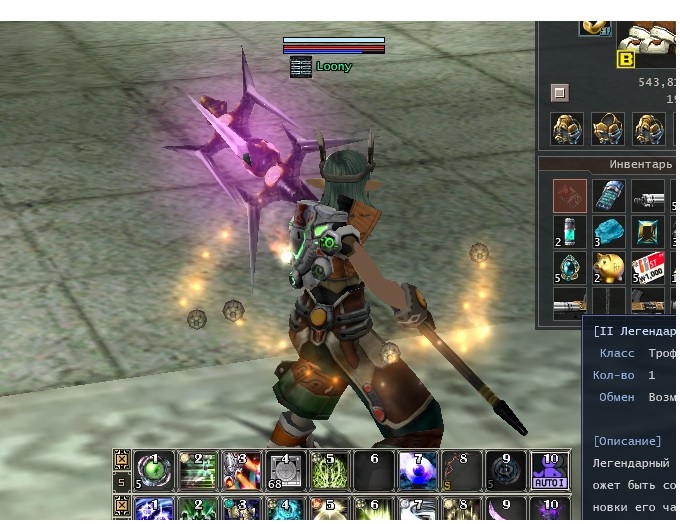Choose the green-liquid canister item
The image size is (680, 524).
[x=570, y=232]
